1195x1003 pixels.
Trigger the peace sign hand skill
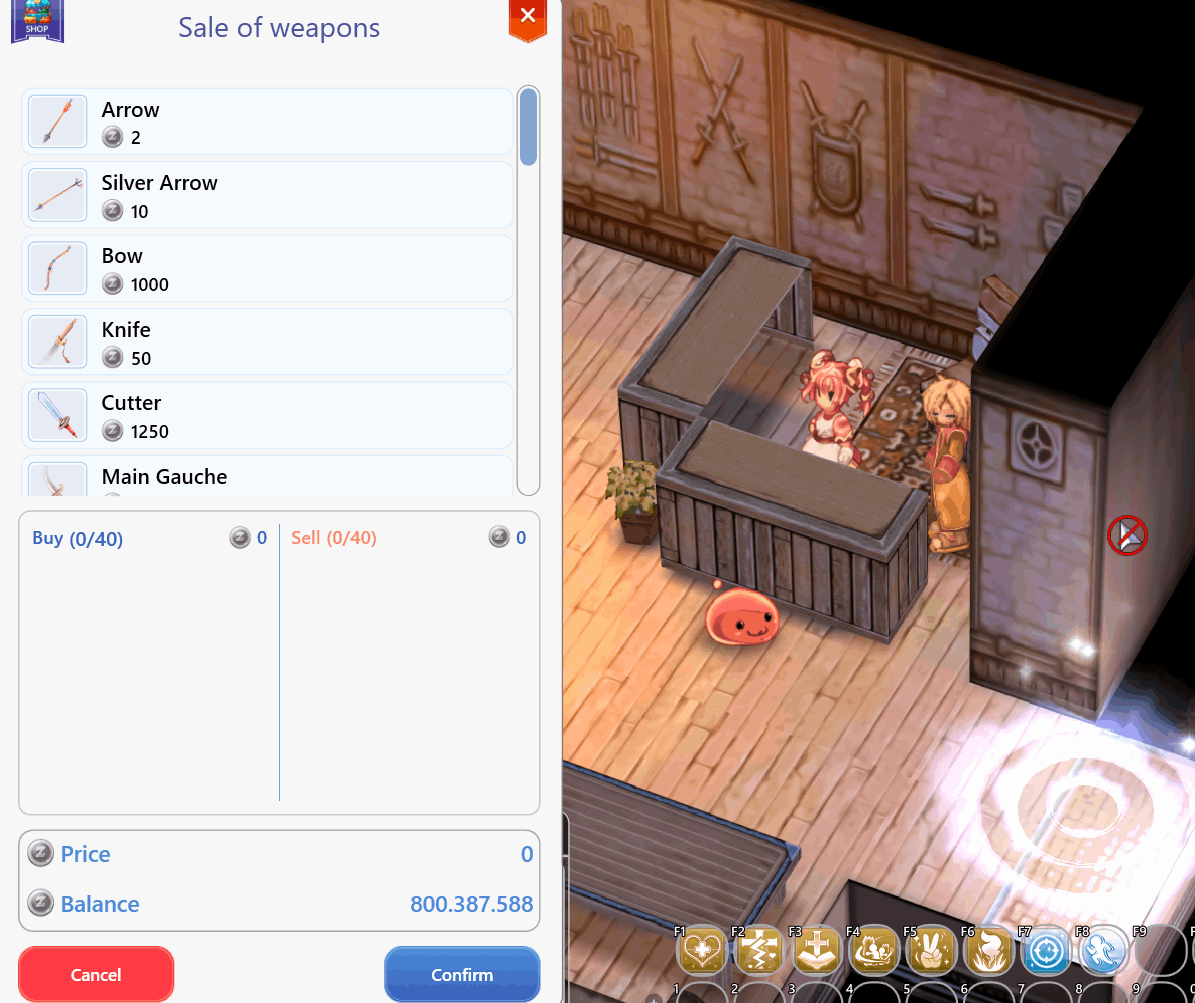coord(932,950)
